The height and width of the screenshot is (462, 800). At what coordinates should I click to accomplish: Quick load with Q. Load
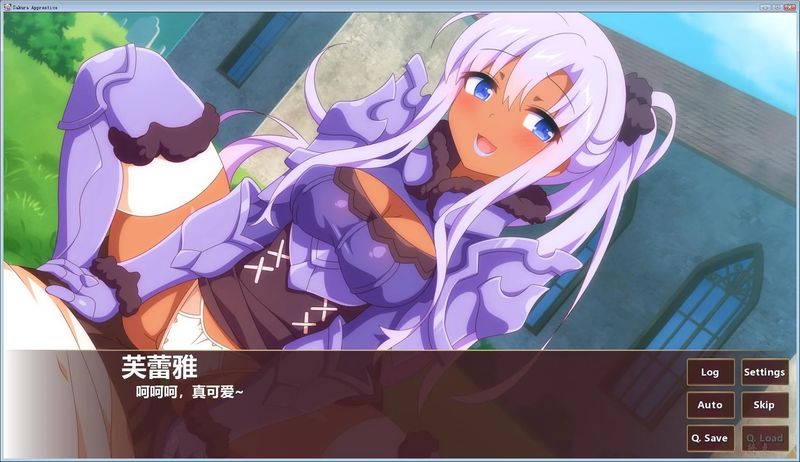click(x=764, y=438)
